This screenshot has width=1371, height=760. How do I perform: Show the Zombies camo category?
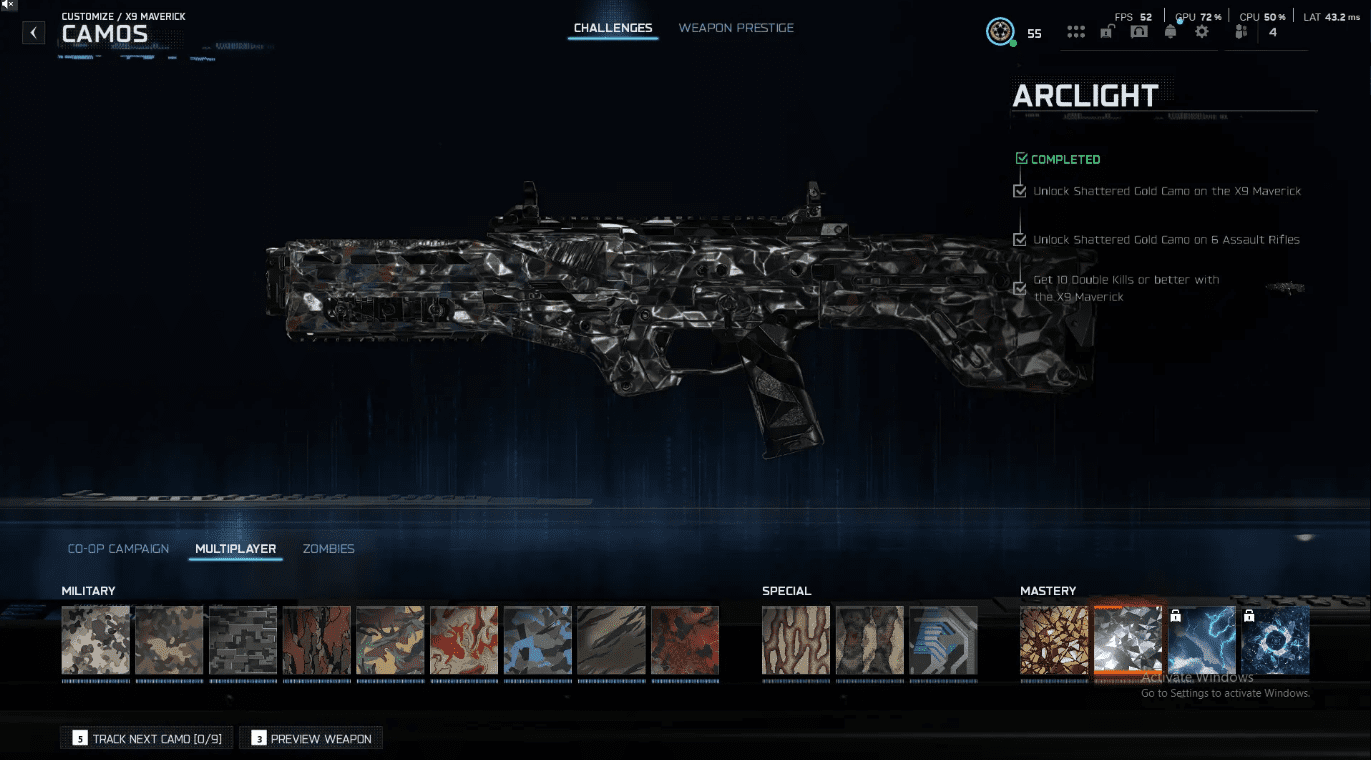tap(329, 549)
